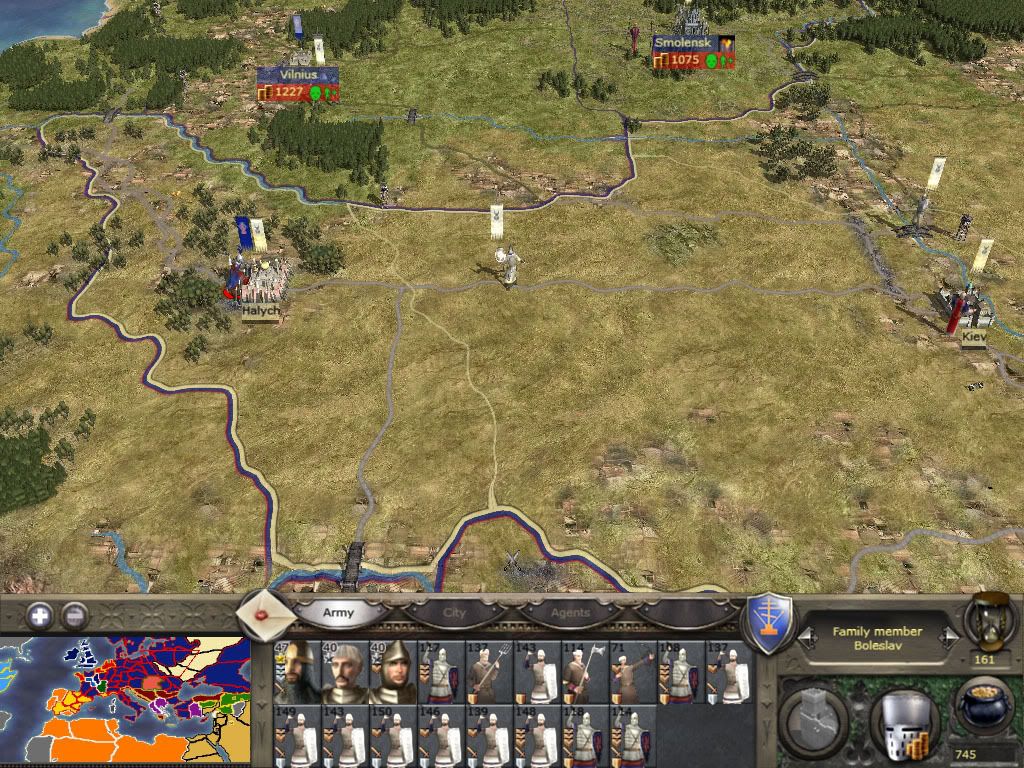Click the Smolensk settlement label
1024x768 pixels.
681,44
